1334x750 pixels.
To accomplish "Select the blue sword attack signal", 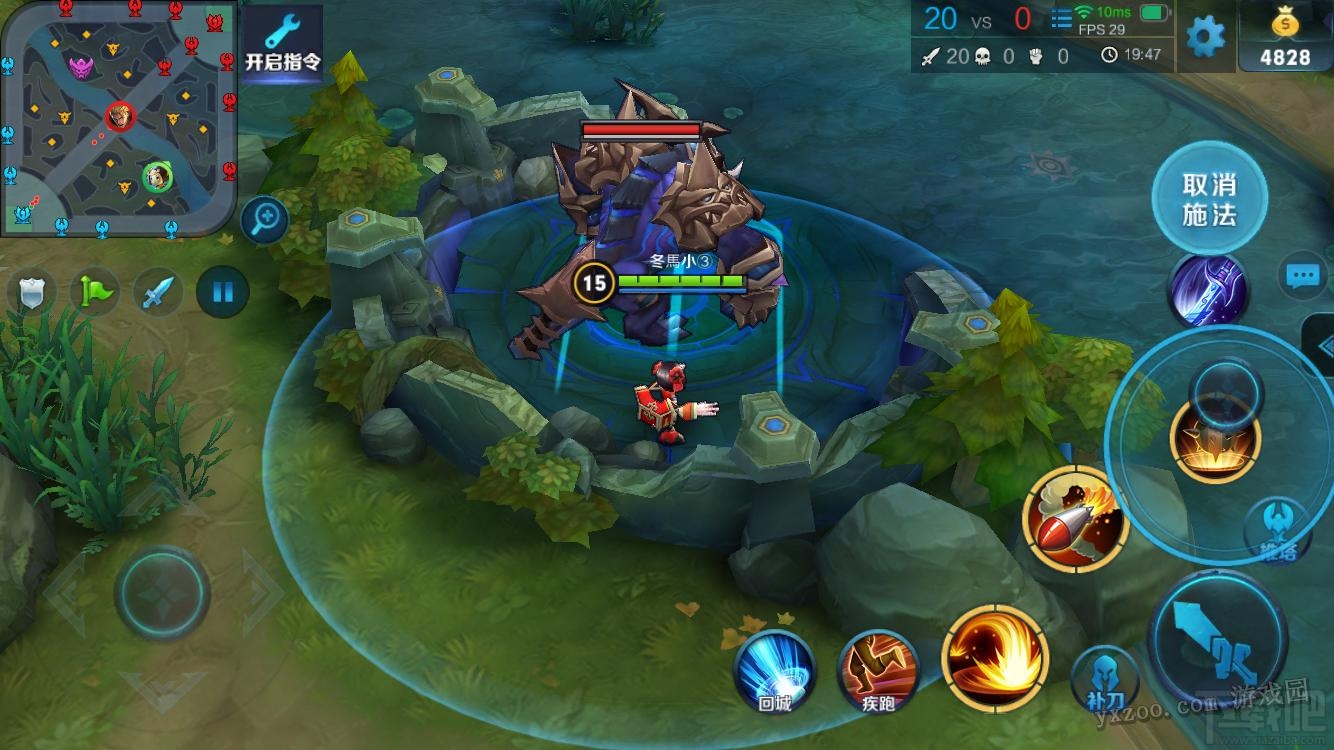I will click(x=159, y=293).
